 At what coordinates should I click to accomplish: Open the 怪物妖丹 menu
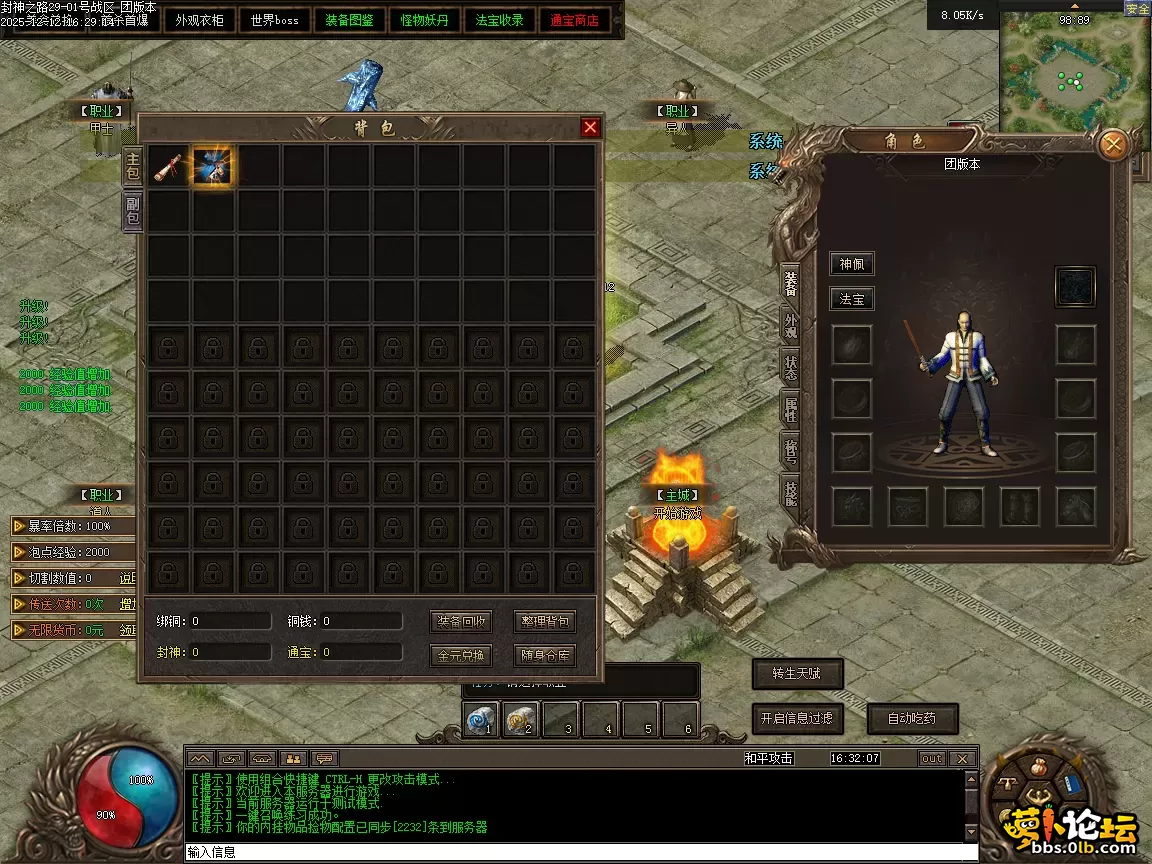tap(424, 20)
